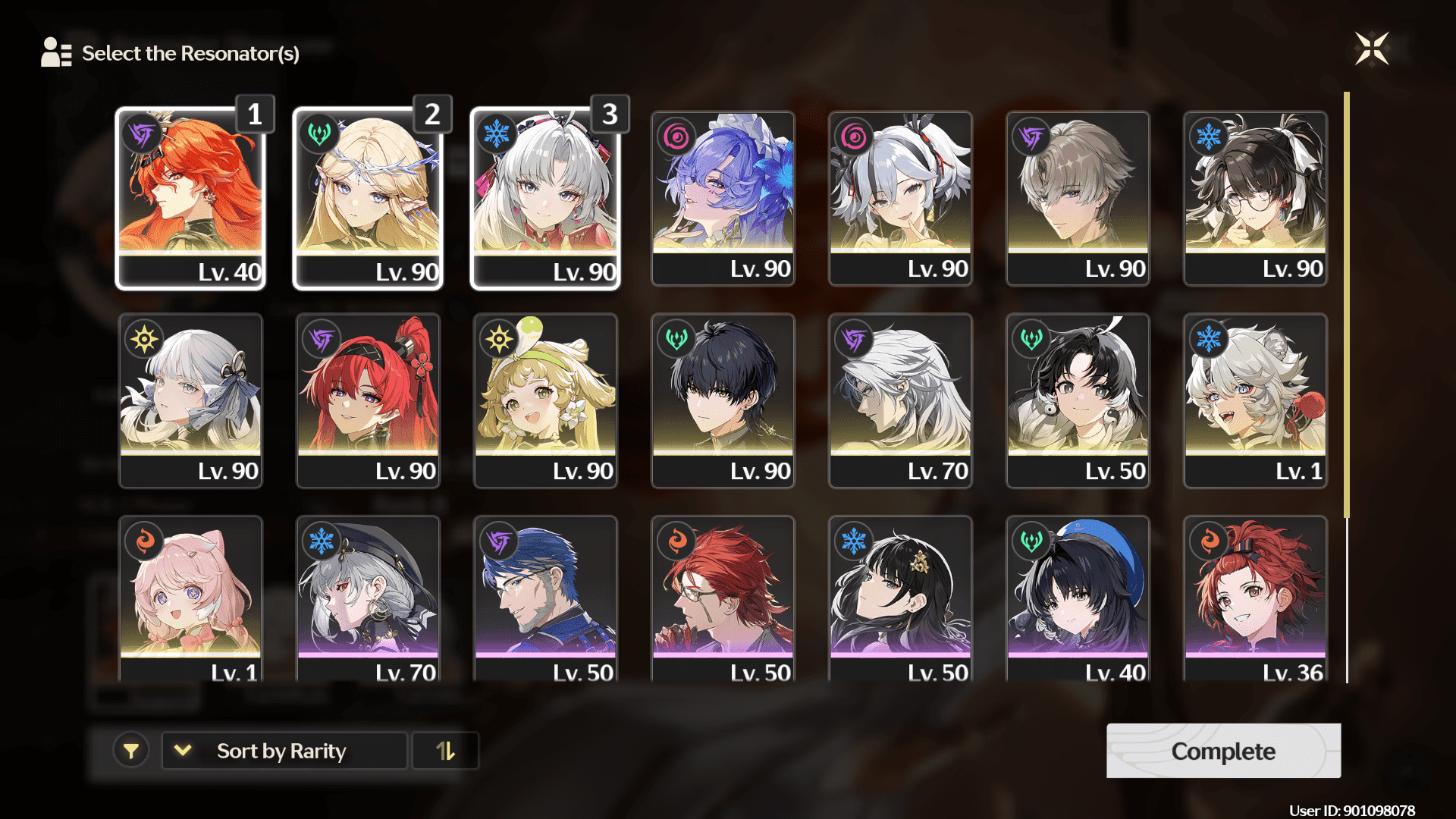Click the Havoc swirl icon on blue-haired Lv.90 card
The width and height of the screenshot is (1456, 819).
click(x=676, y=136)
